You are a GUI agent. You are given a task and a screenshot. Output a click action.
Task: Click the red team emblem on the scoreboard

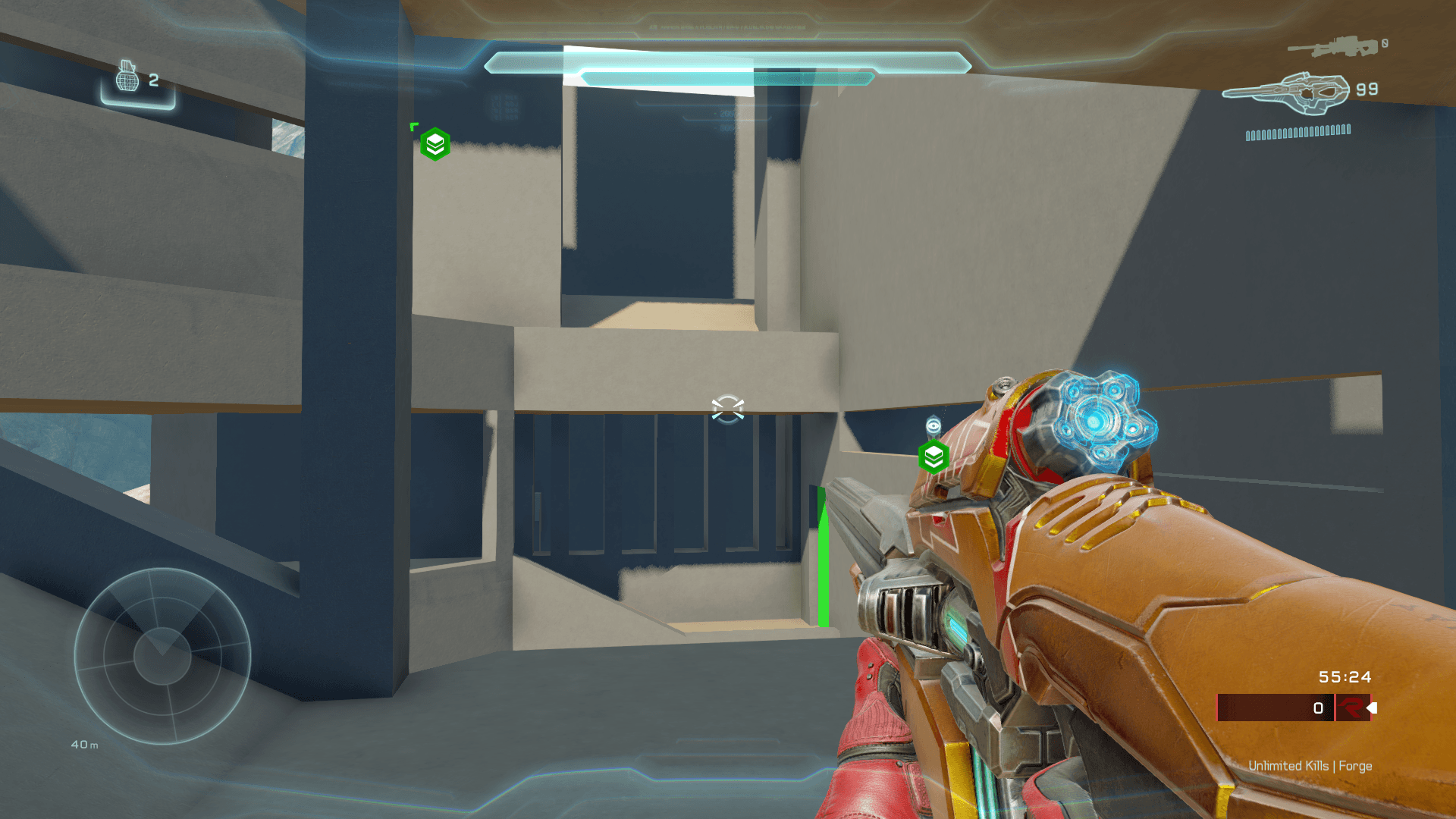(x=1351, y=708)
